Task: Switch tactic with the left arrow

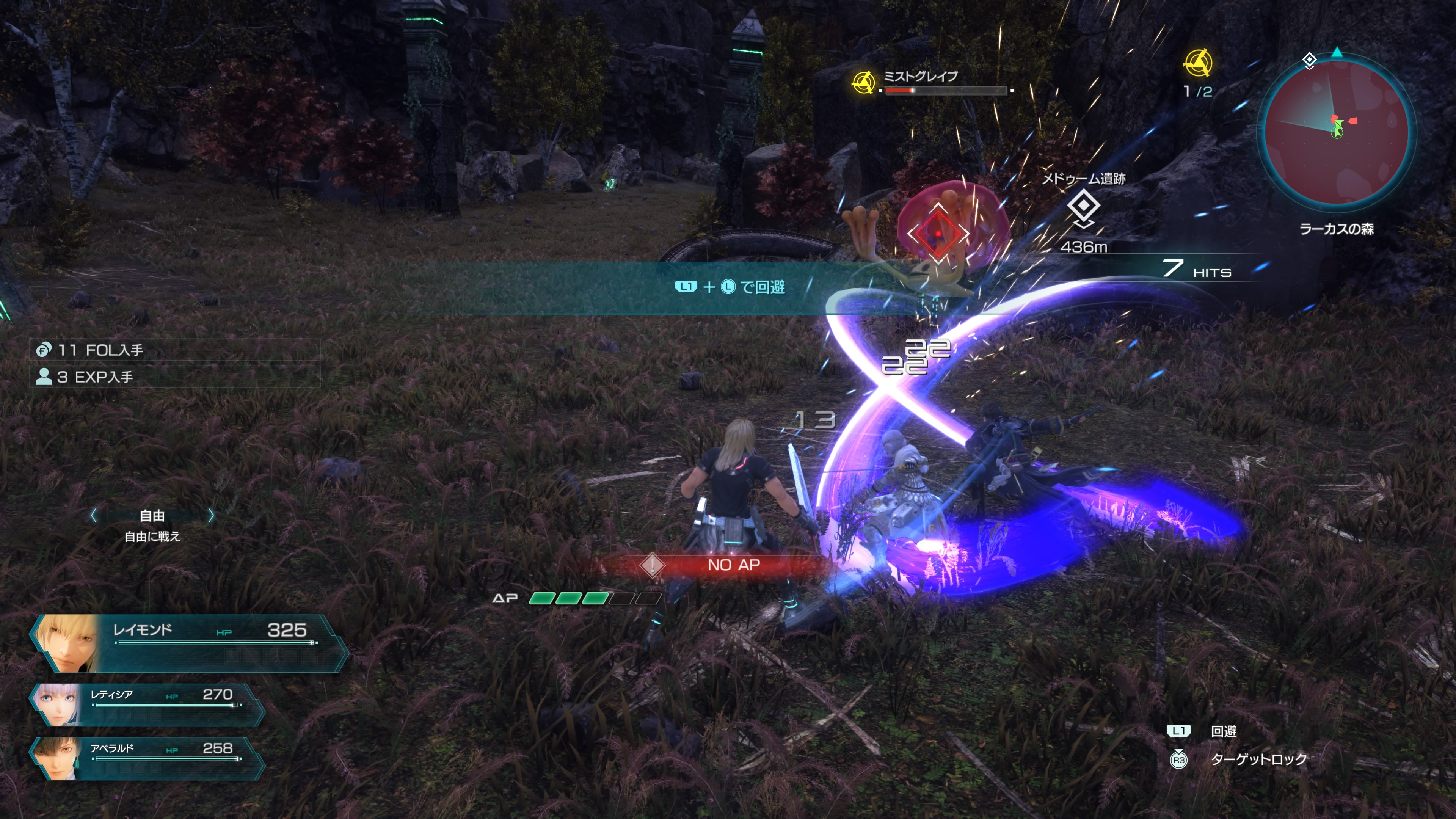Action: click(94, 515)
